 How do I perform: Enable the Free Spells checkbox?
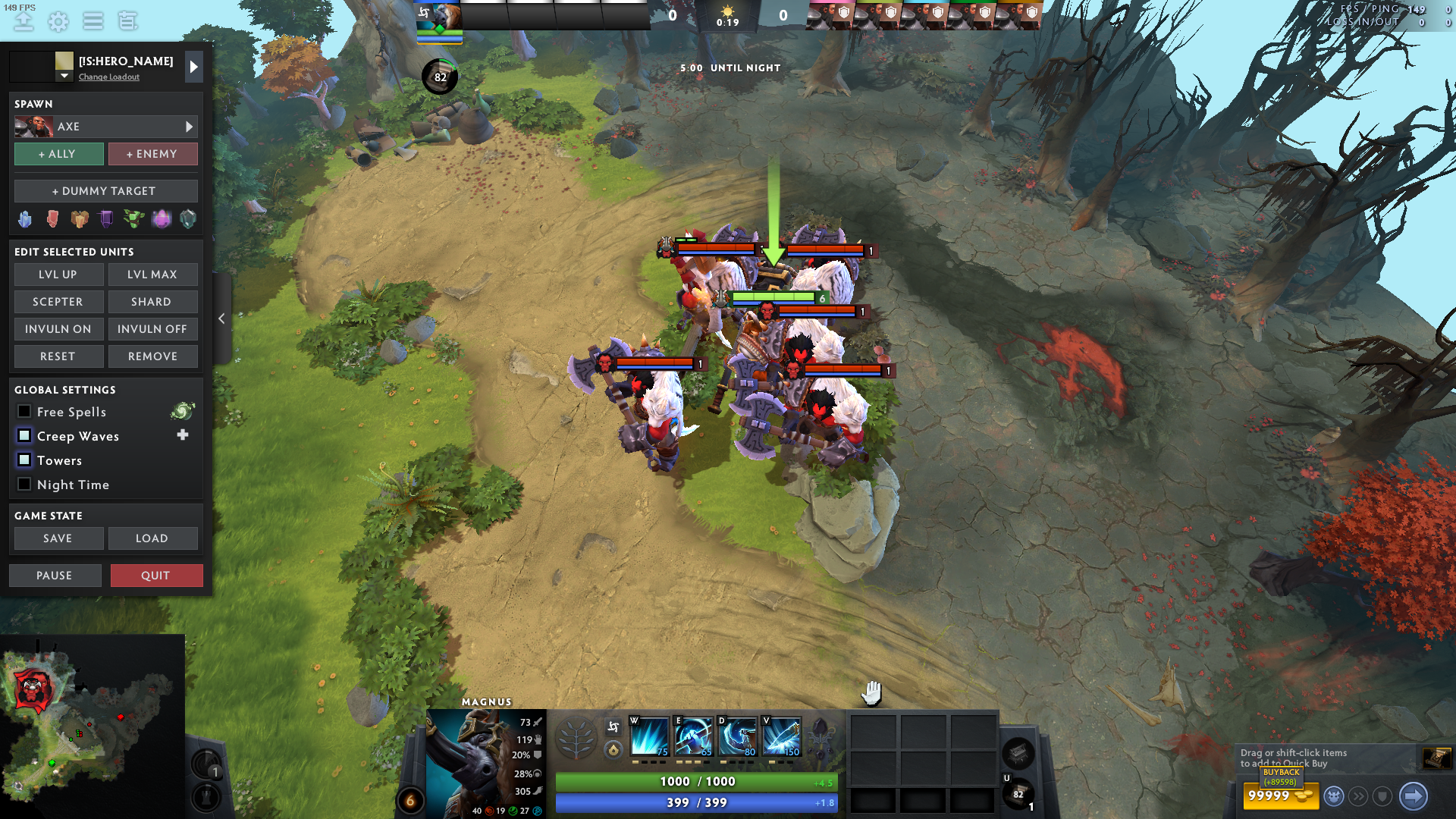pos(24,412)
